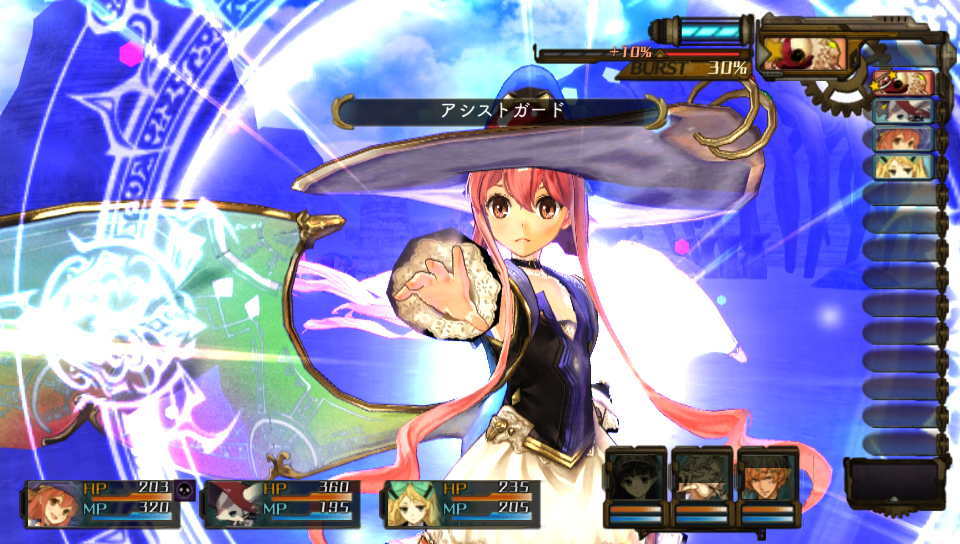Image resolution: width=960 pixels, height=544 pixels.
Task: Pick the orange-haired assist character portrait
Action: (767, 479)
